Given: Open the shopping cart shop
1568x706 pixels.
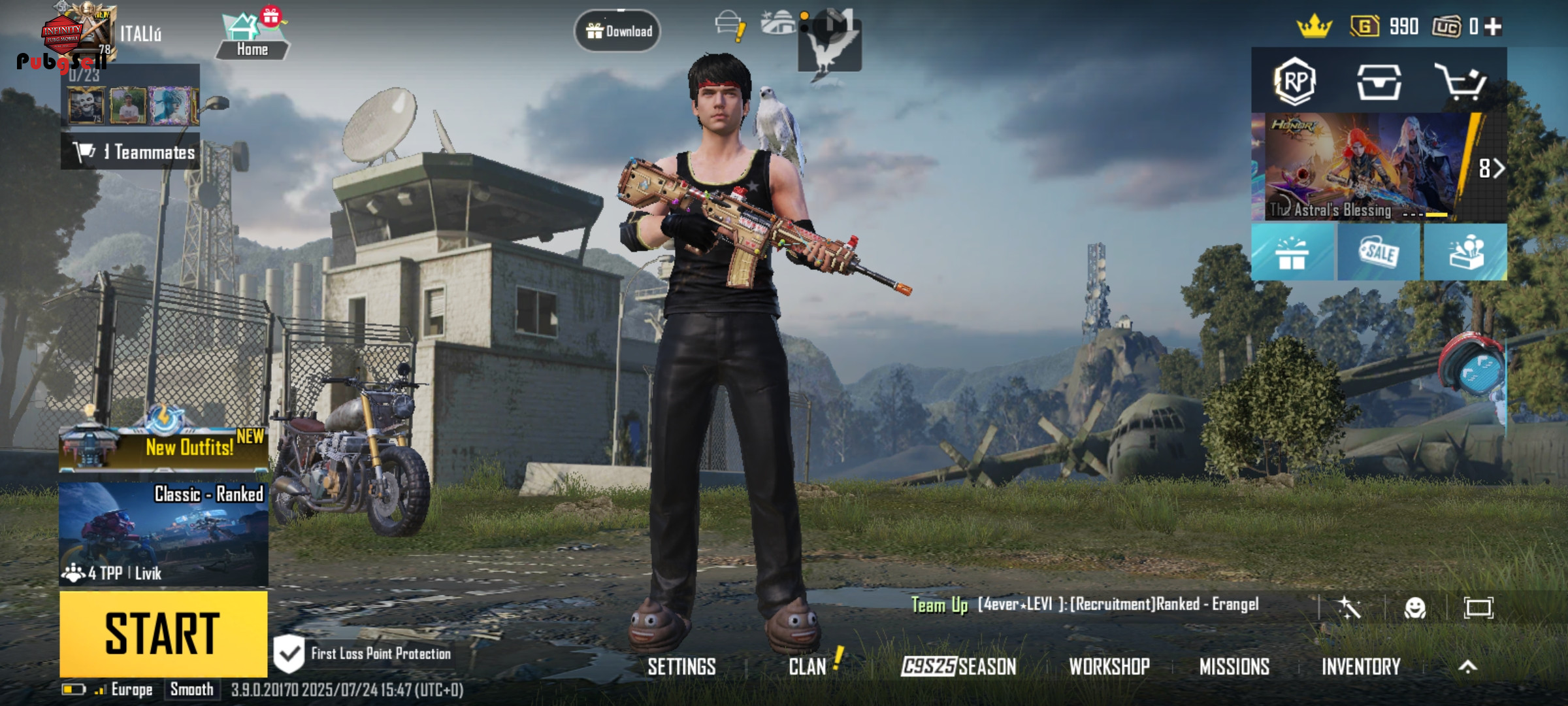Looking at the screenshot, I should click(1461, 82).
